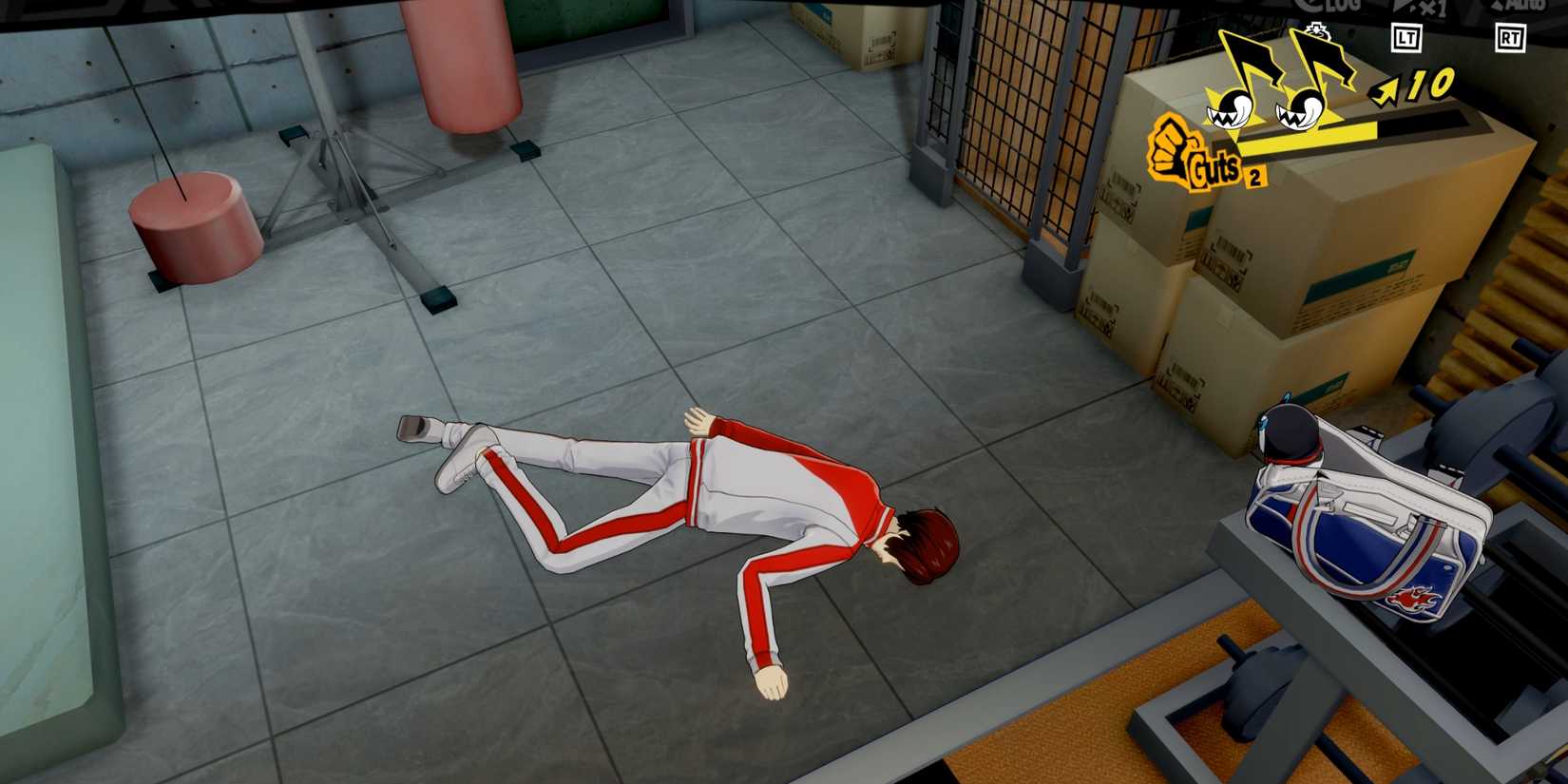Open the message LOG
Image resolution: width=1568 pixels, height=784 pixels.
click(x=1333, y=8)
